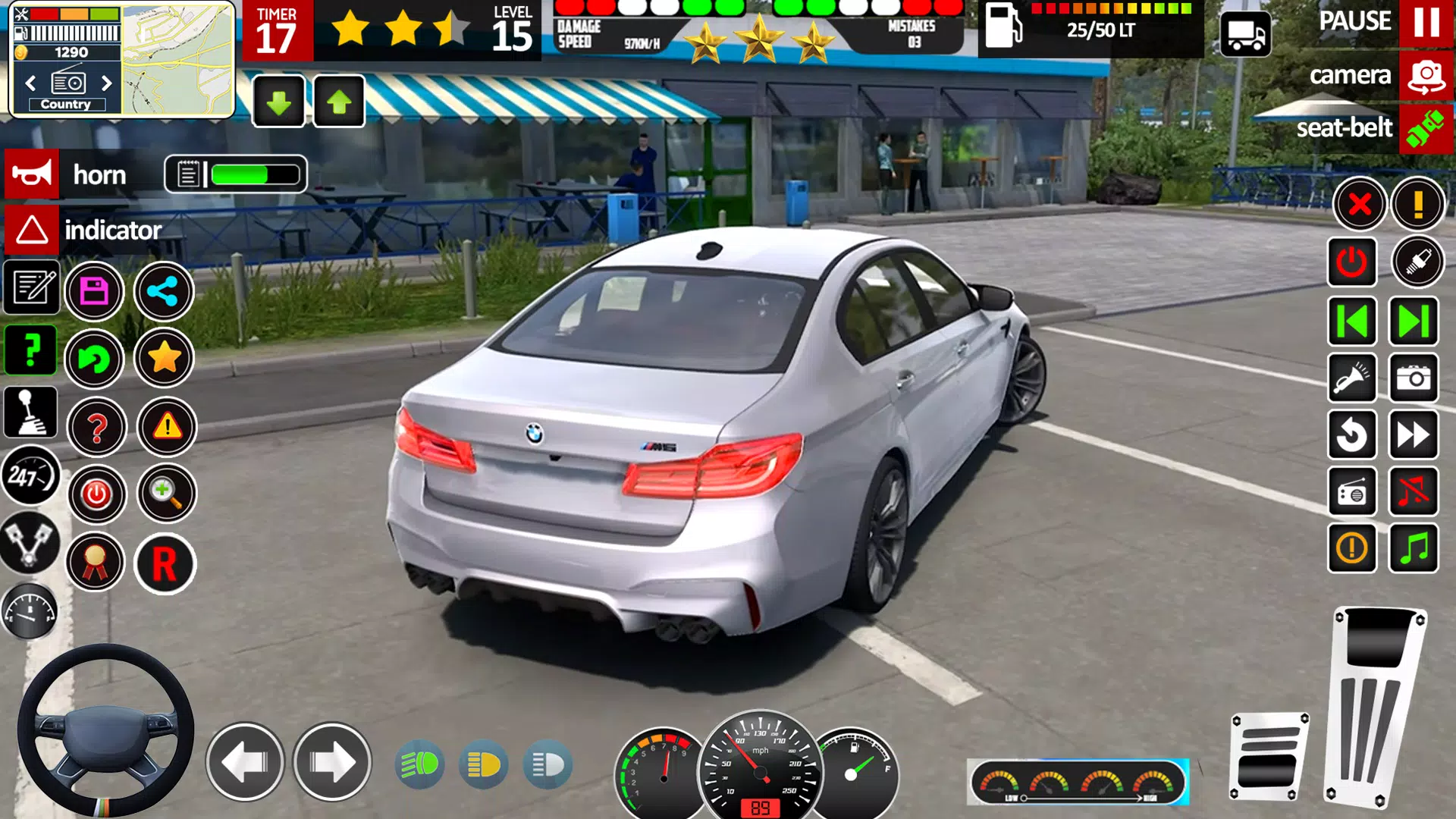Select the pink save icon

[95, 291]
